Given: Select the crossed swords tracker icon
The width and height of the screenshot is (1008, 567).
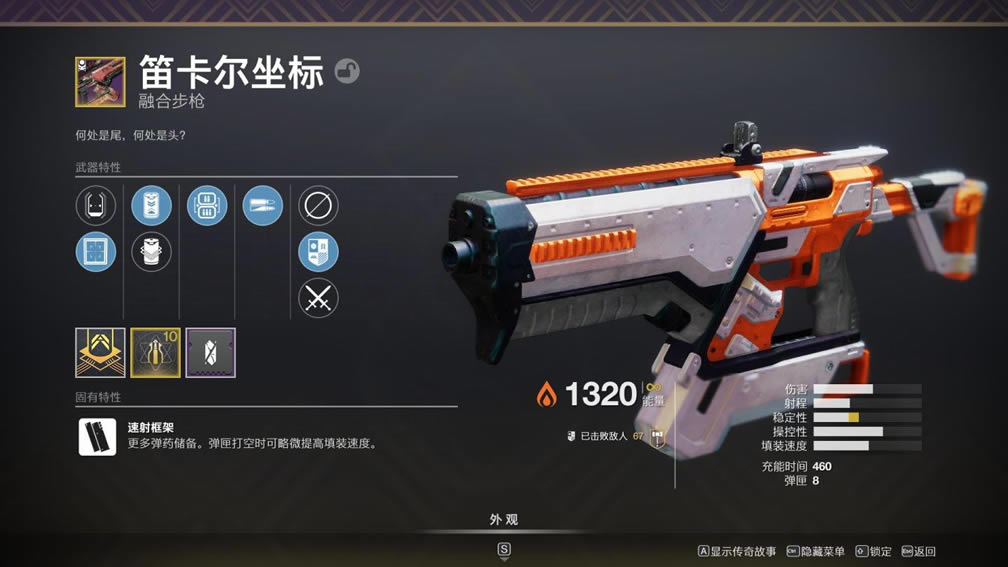Looking at the screenshot, I should point(318,298).
